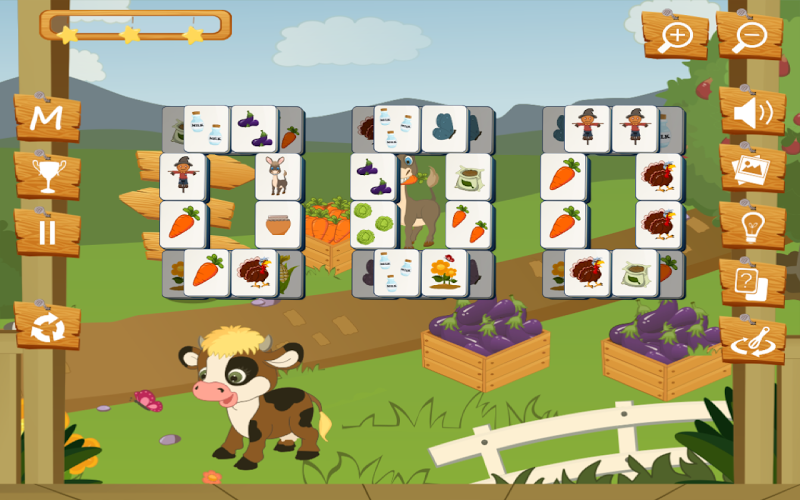Image resolution: width=800 pixels, height=500 pixels.
Task: Select the donkey tile
Action: [277, 178]
